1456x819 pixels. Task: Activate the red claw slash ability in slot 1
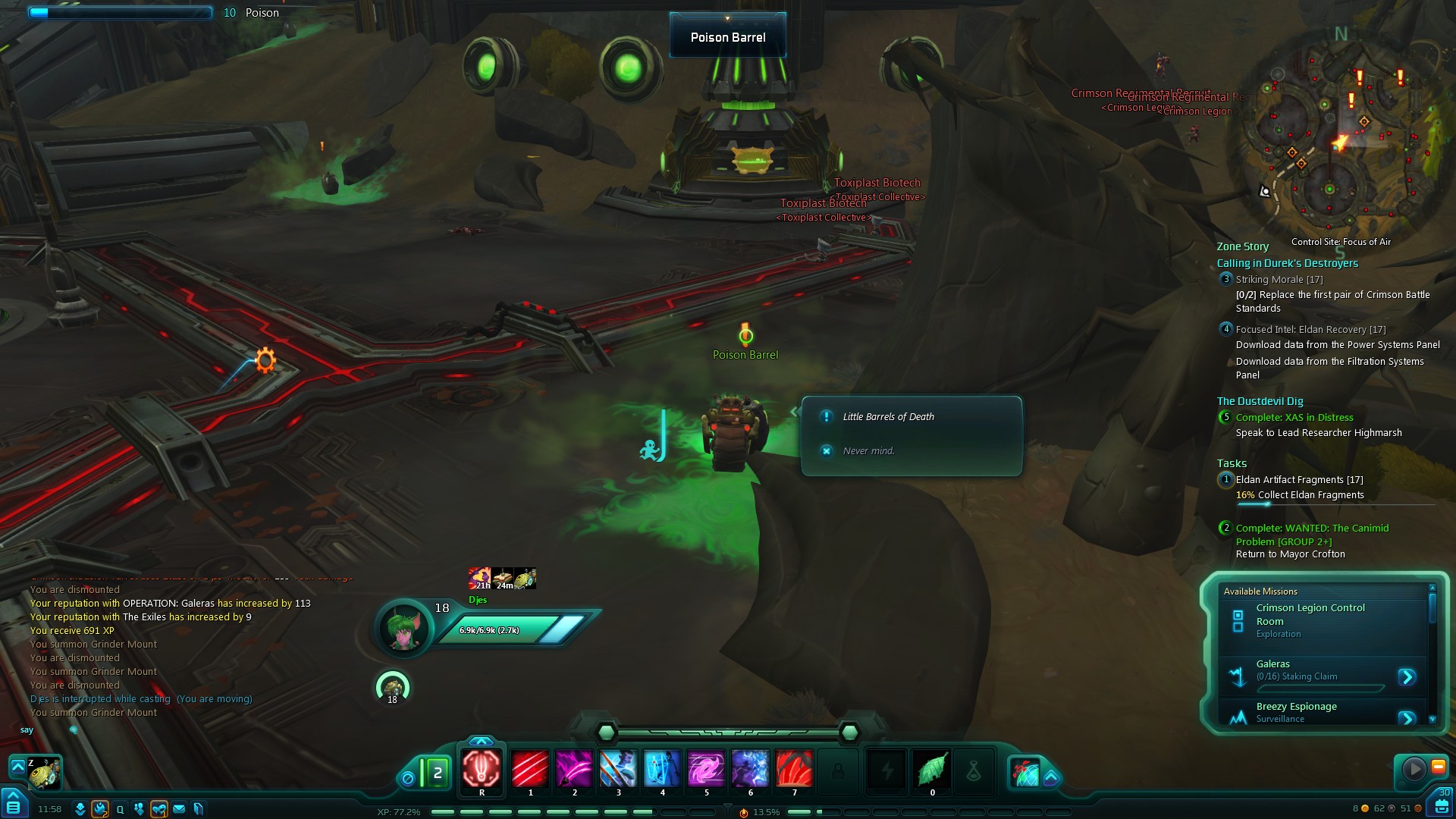click(530, 768)
